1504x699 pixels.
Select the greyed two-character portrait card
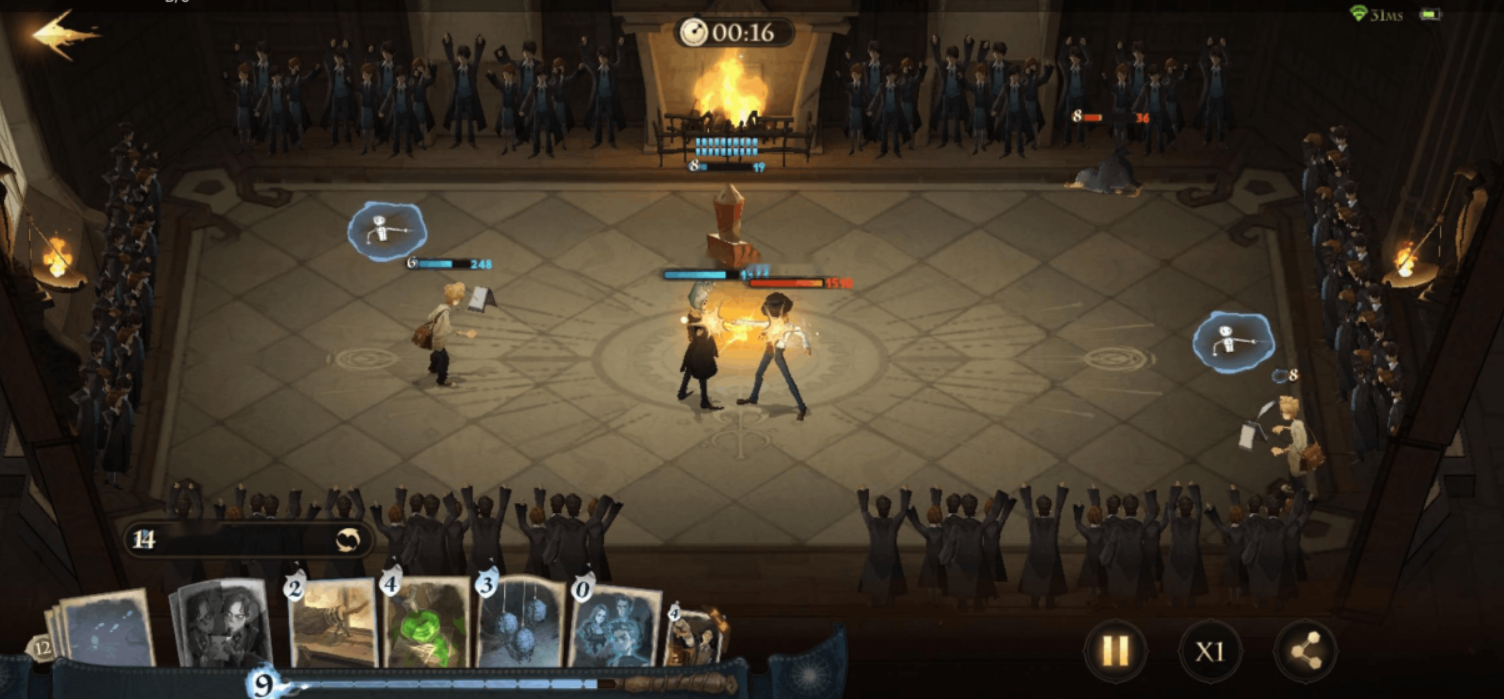(223, 623)
